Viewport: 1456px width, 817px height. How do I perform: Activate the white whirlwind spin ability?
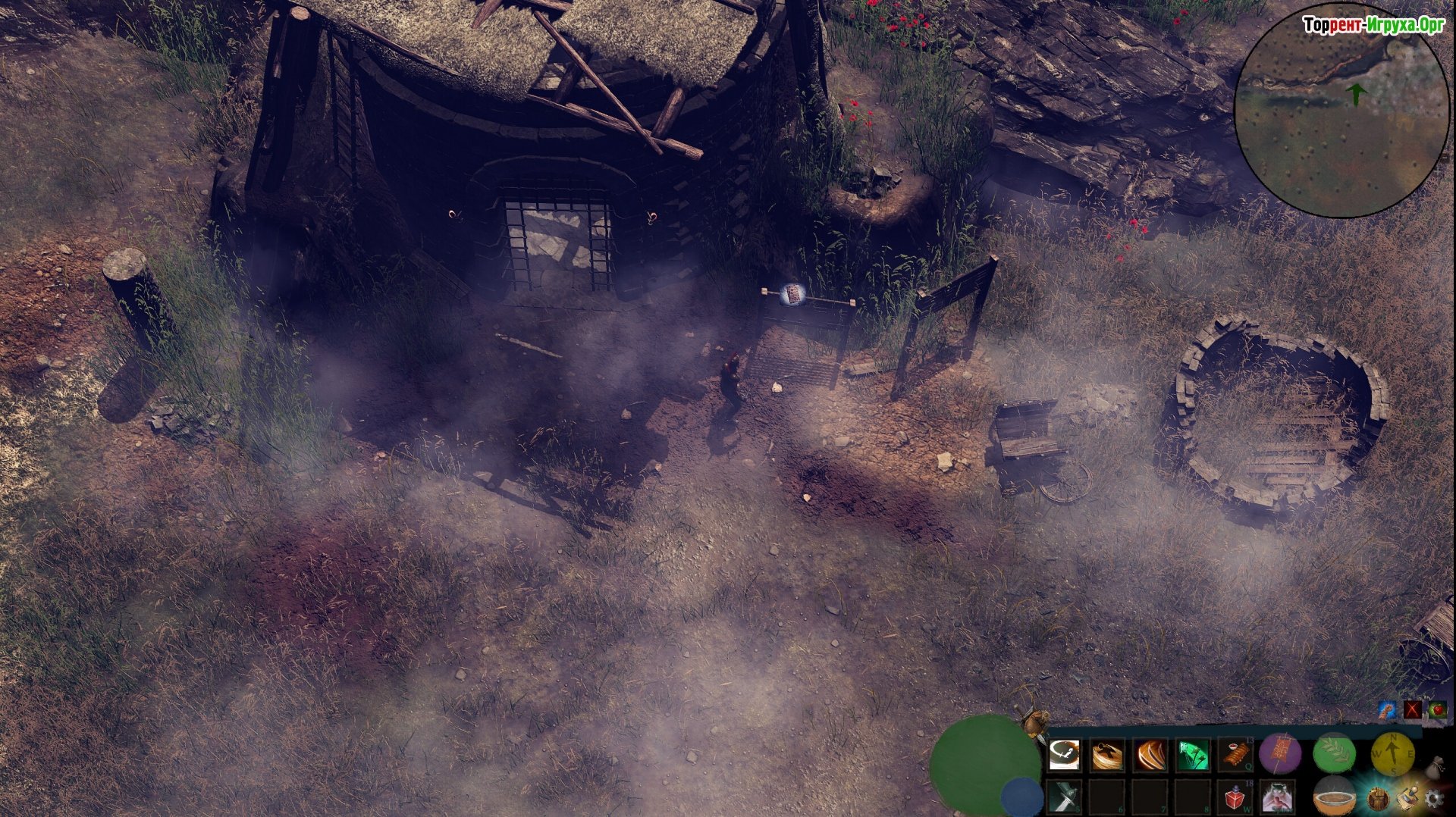coord(1064,755)
